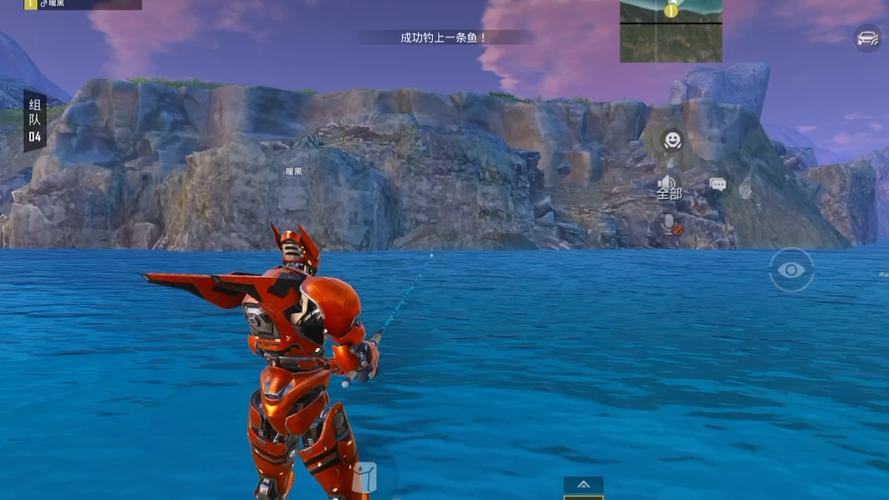Open the smiley emote menu
Viewport: 889px width, 500px height.
673,140
